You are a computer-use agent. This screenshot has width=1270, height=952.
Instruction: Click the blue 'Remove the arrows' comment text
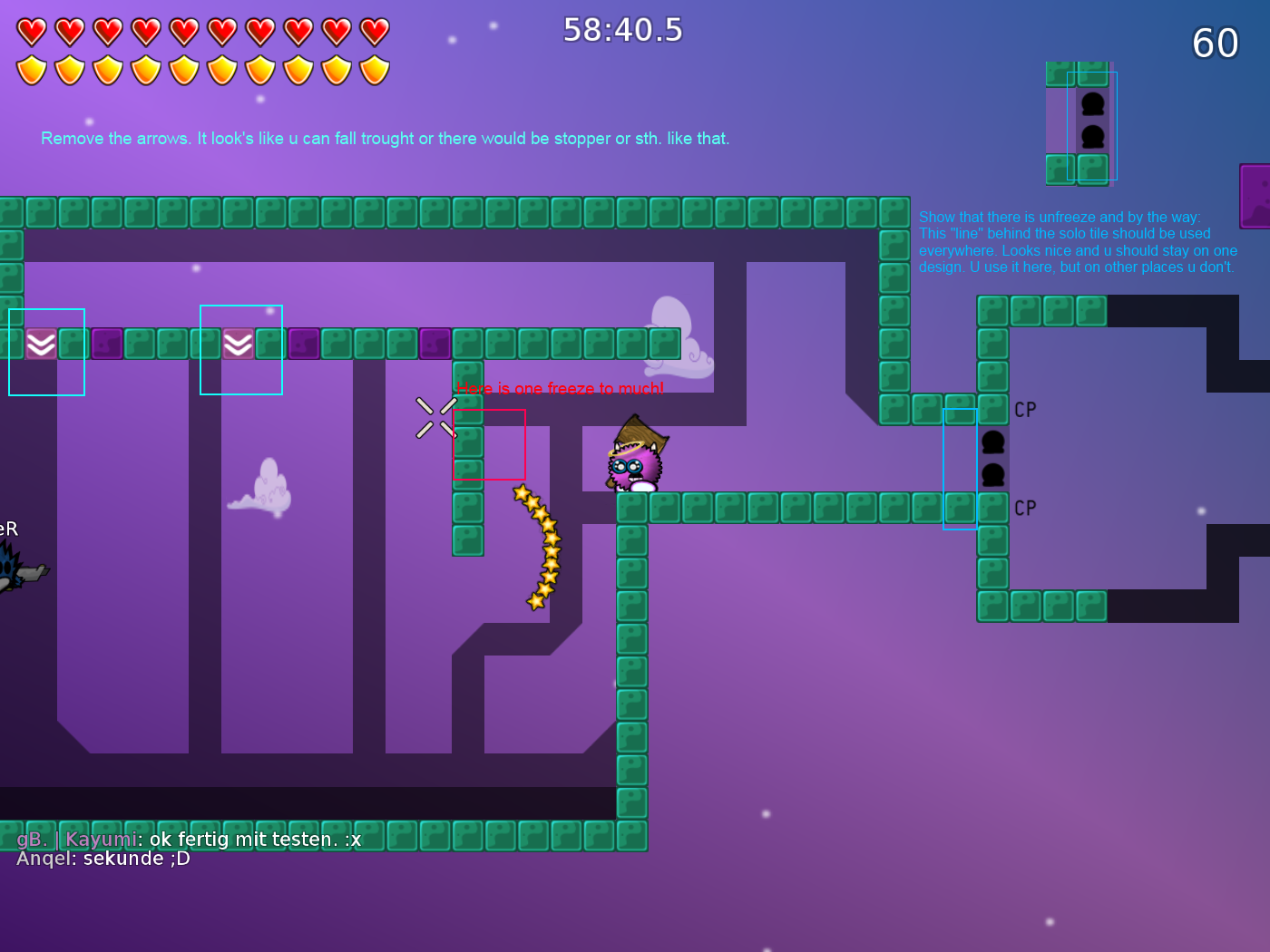tap(385, 138)
